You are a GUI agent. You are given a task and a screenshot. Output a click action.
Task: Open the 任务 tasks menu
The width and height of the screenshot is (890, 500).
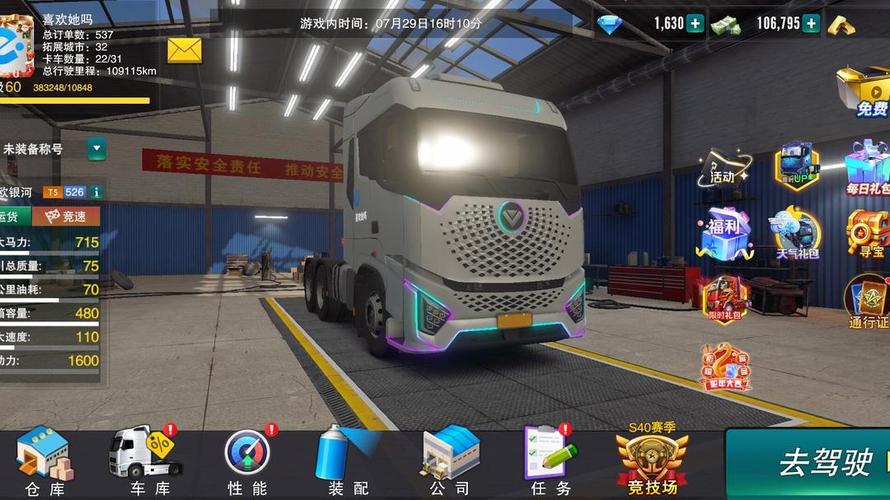[549, 462]
